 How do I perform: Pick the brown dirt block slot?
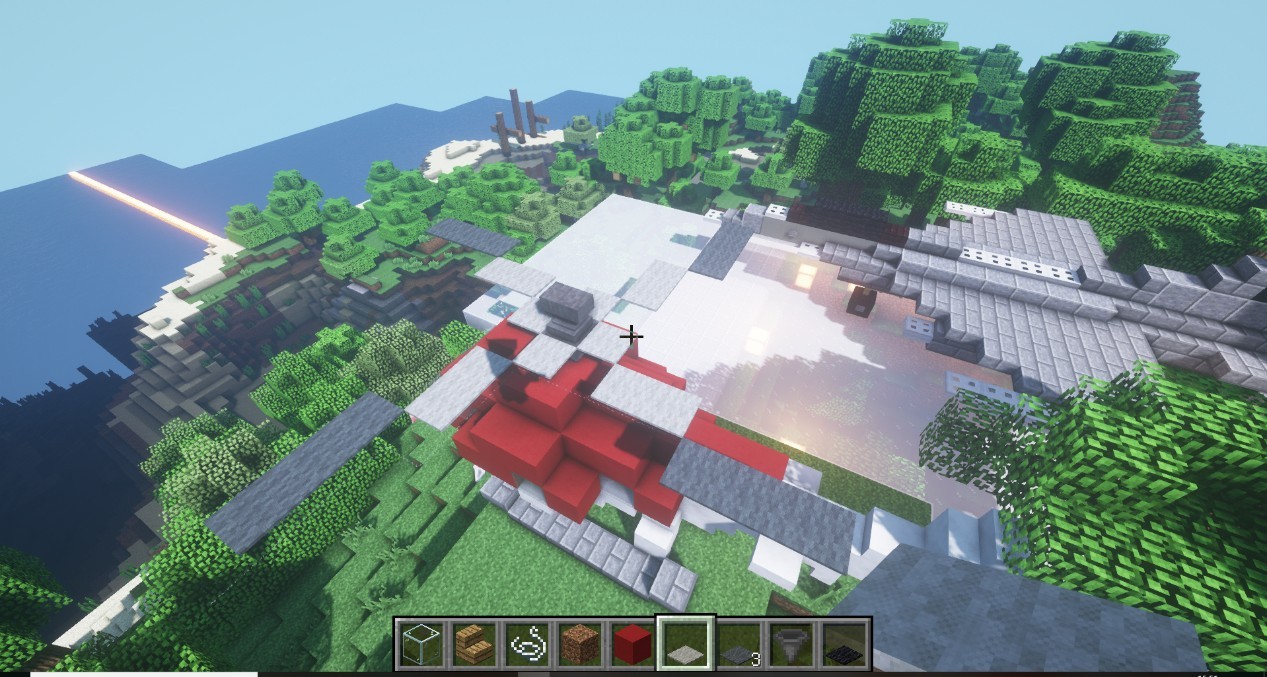(x=579, y=644)
